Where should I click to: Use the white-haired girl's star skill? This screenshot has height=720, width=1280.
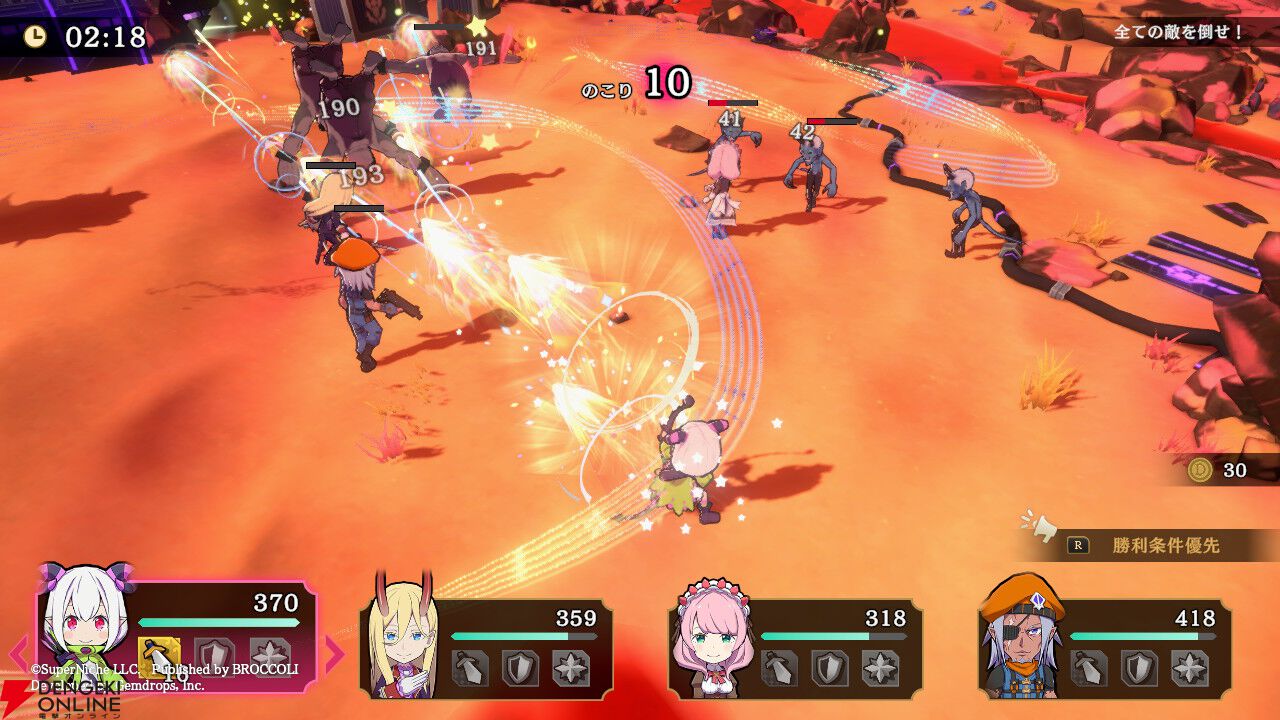coord(269,655)
